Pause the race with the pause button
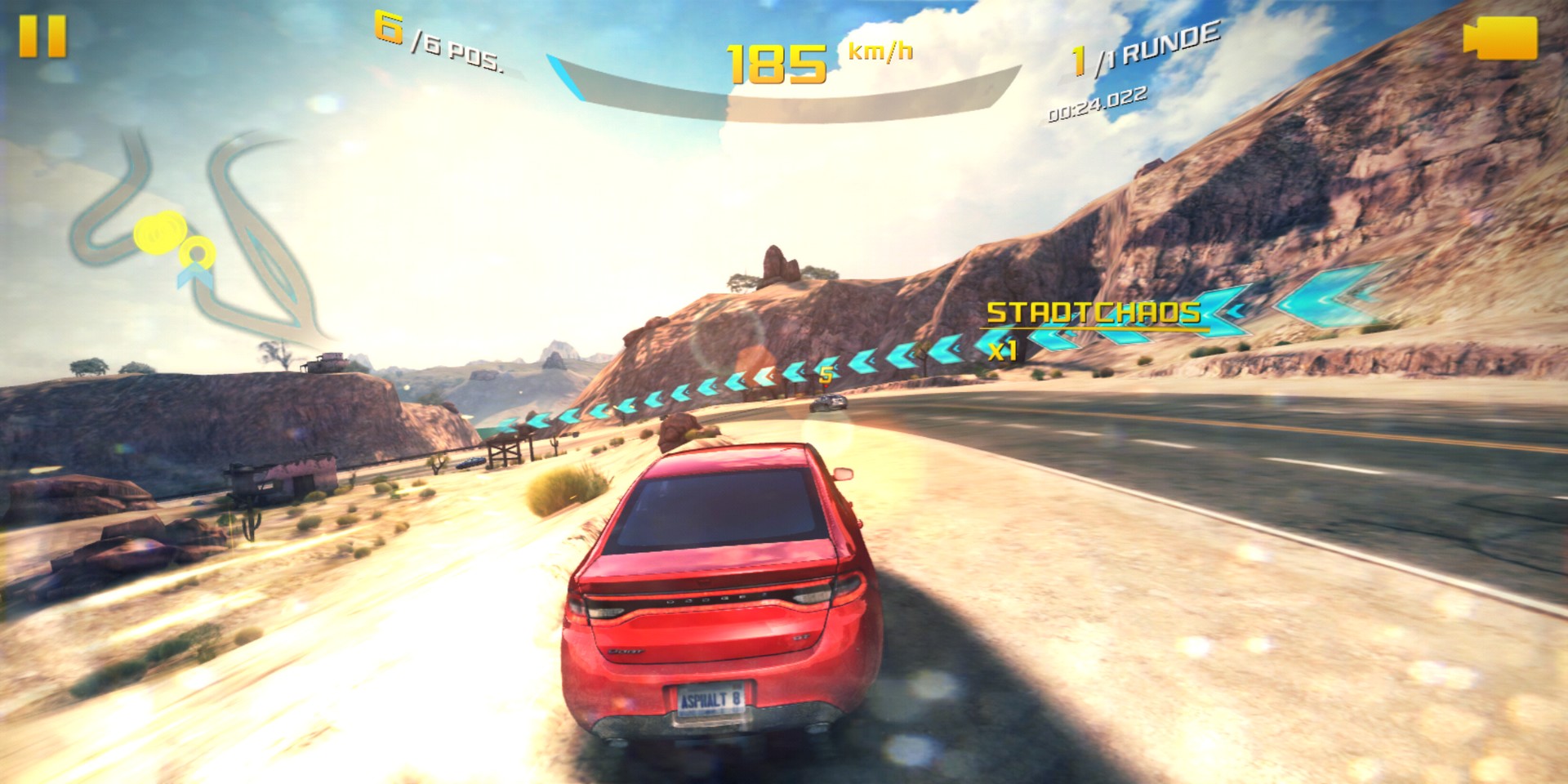 [42, 38]
